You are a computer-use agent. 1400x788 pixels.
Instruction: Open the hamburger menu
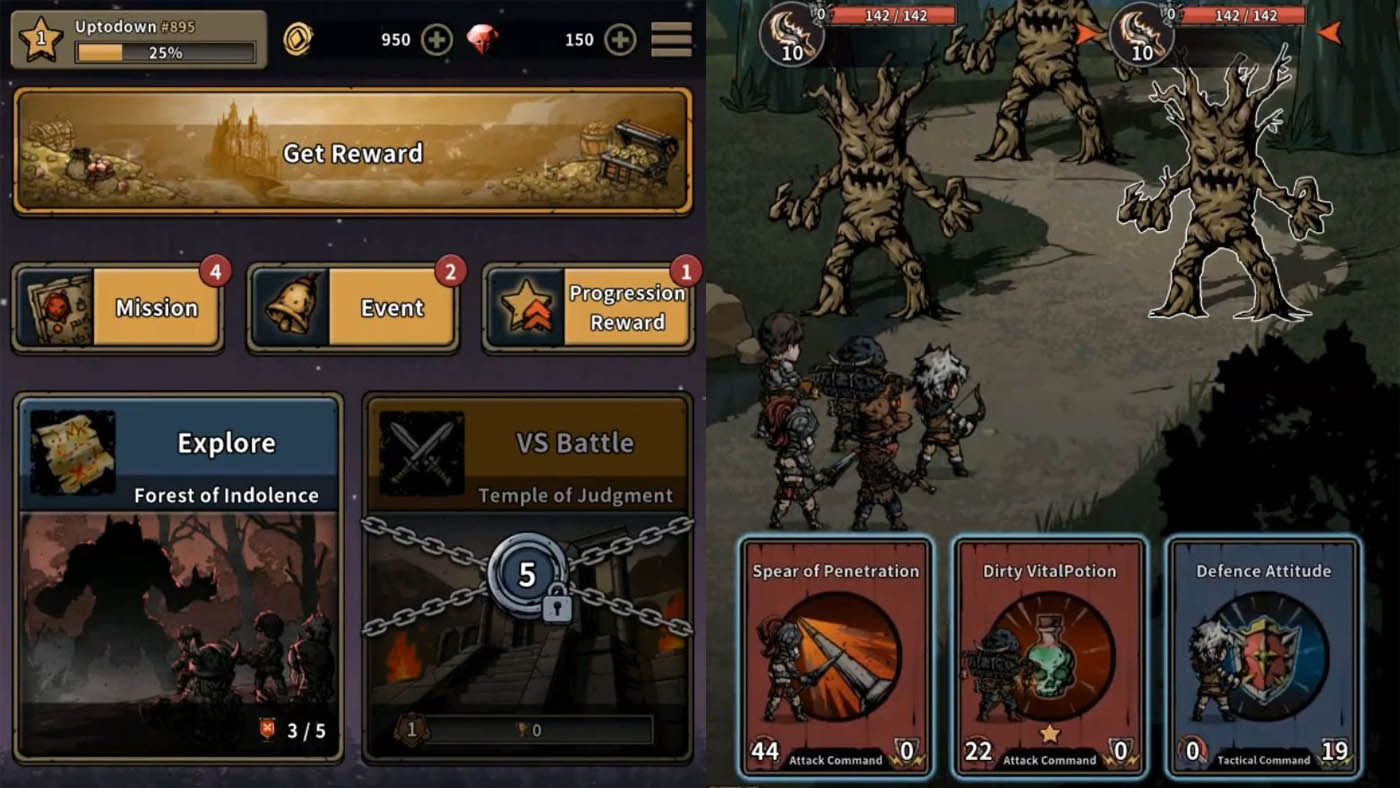[x=669, y=38]
